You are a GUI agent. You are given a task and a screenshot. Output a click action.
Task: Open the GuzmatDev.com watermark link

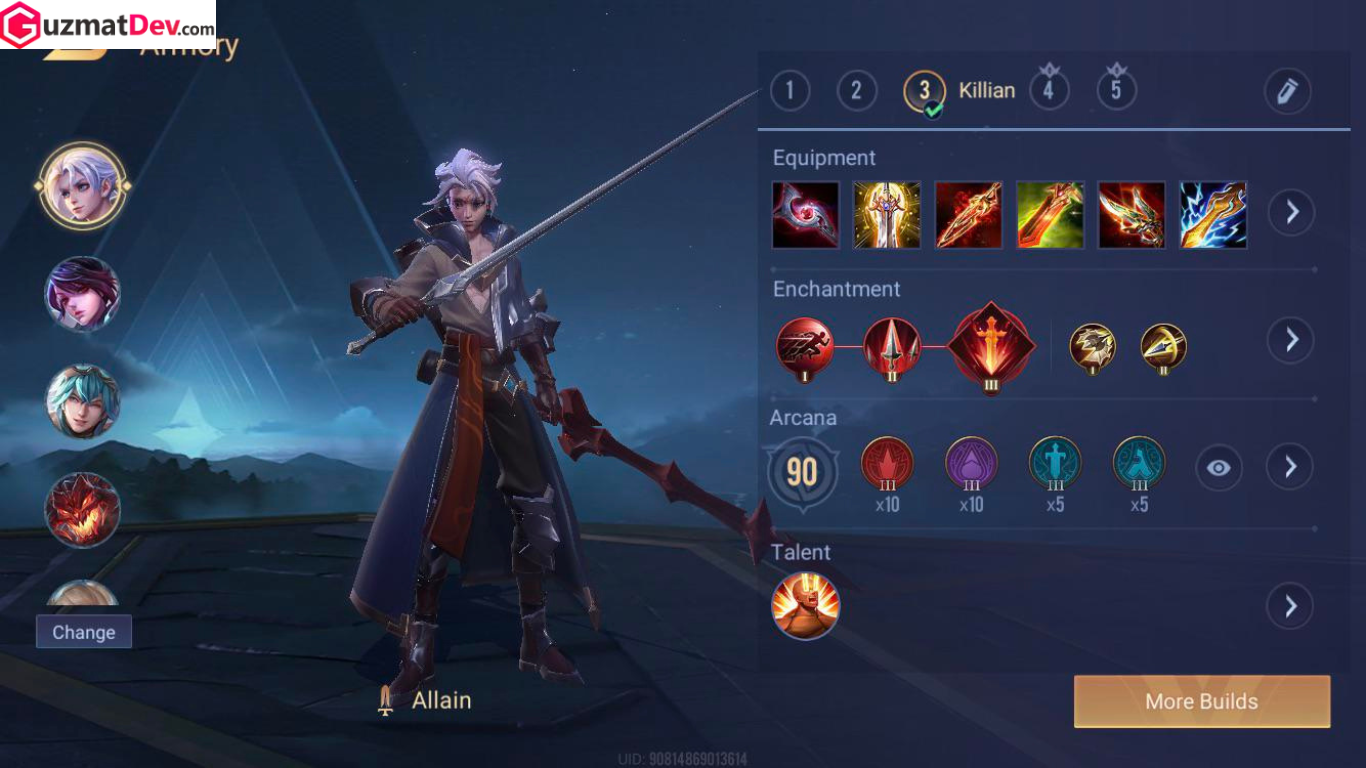[108, 24]
